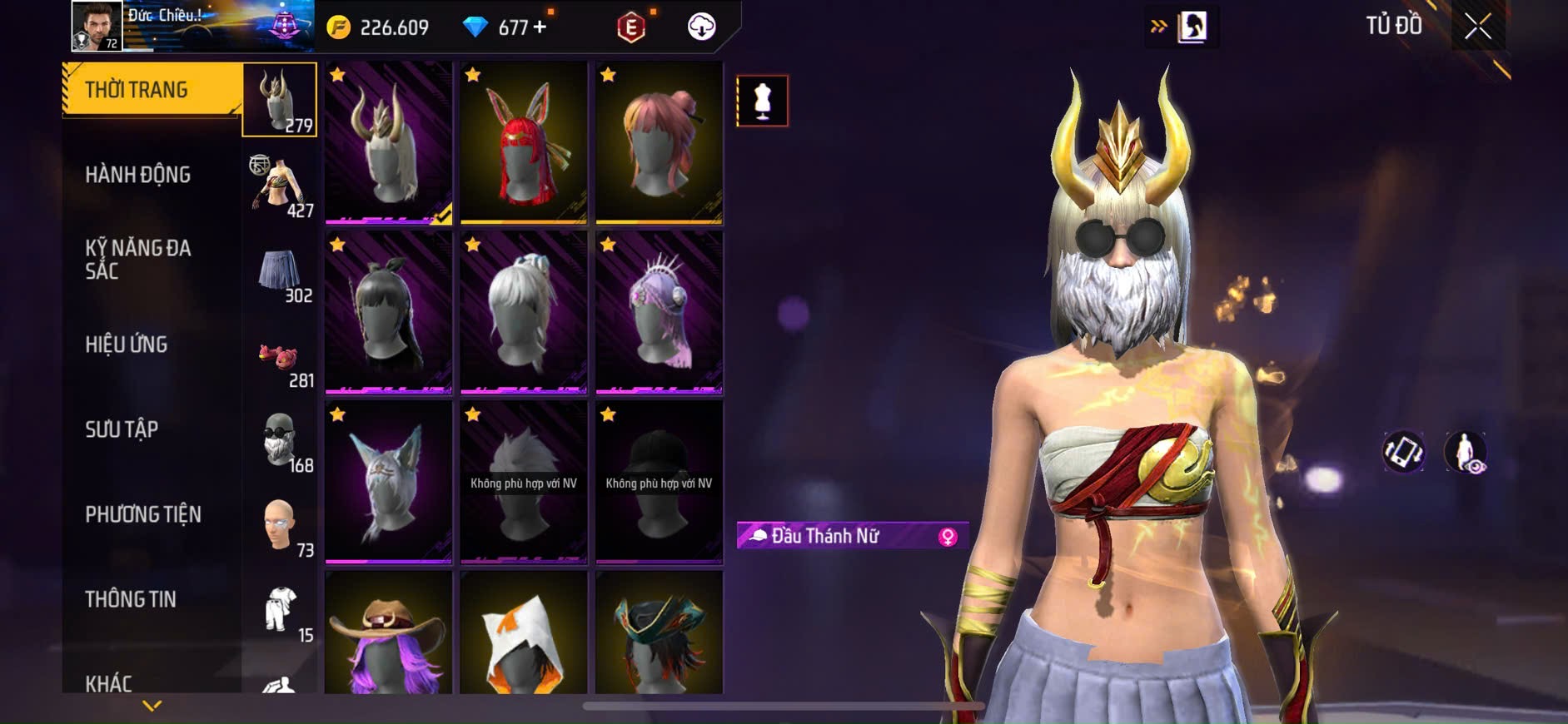1568x724 pixels.
Task: Select the cowboy hat with purple hair
Action: [x=388, y=634]
